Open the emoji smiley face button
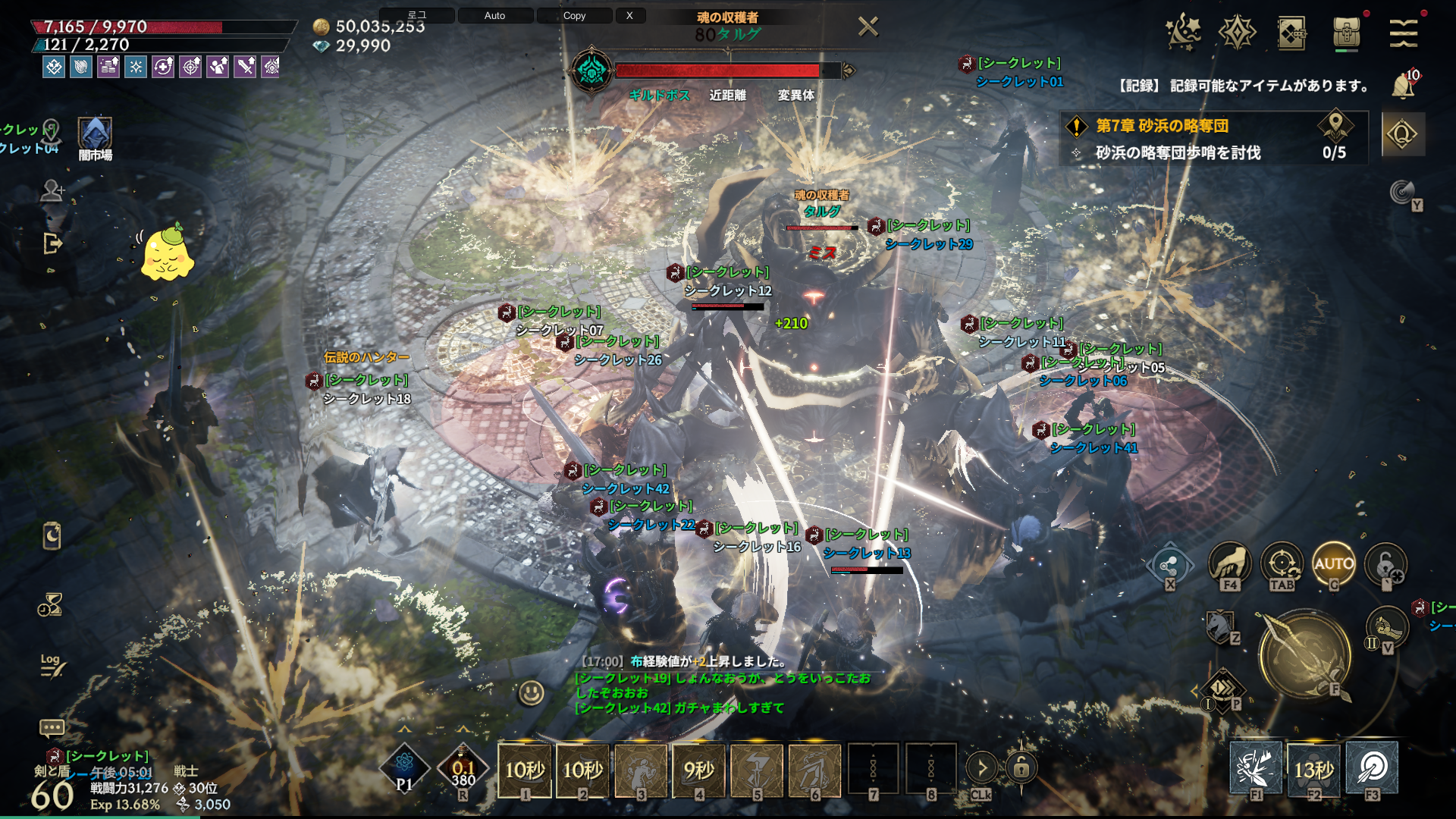 (531, 692)
